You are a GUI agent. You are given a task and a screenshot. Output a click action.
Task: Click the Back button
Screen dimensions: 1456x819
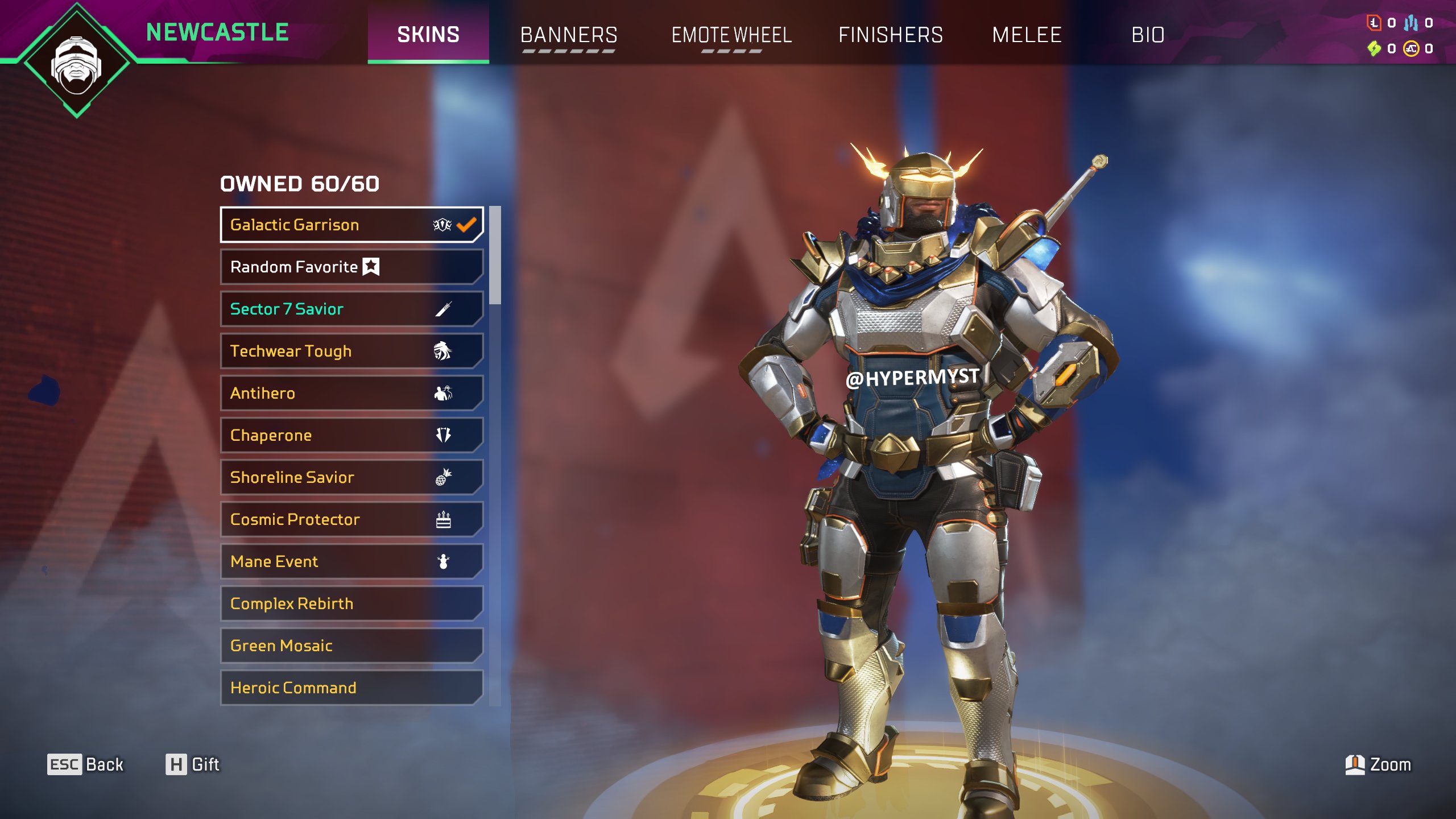[x=86, y=764]
